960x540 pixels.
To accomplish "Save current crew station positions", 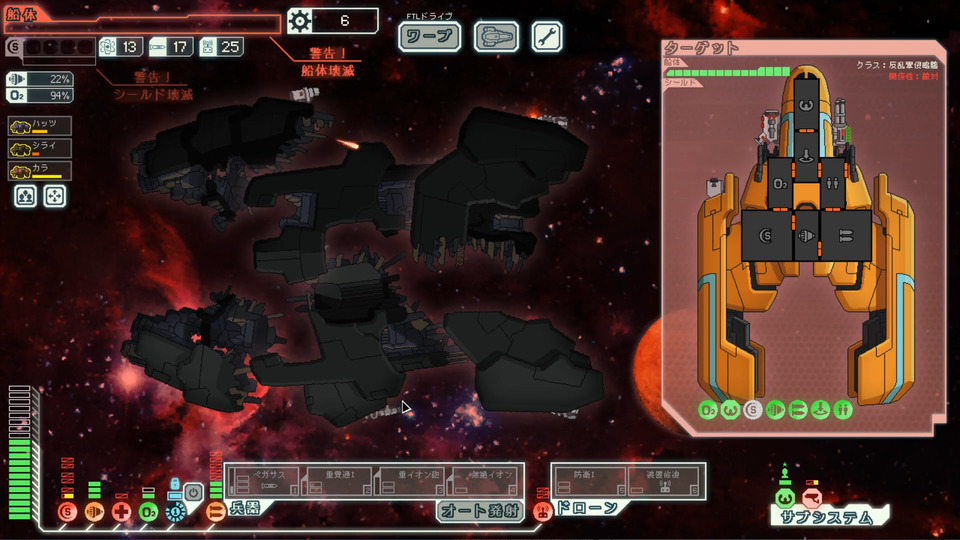I will 24,196.
